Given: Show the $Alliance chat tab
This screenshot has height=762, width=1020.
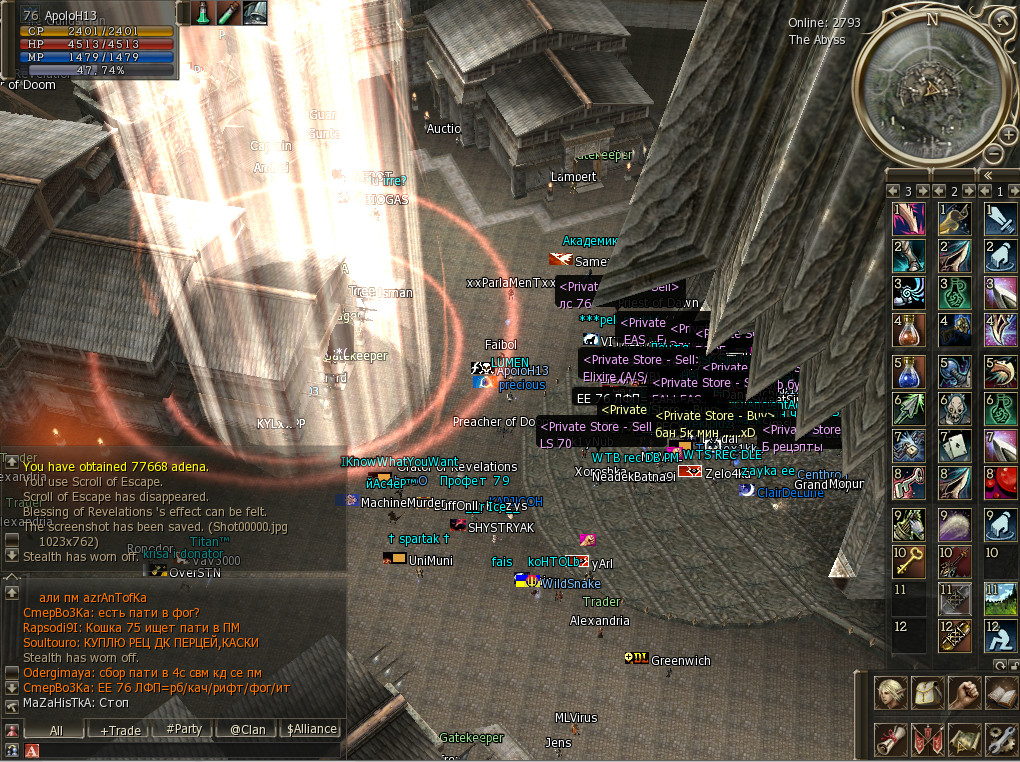Looking at the screenshot, I should click(x=311, y=730).
